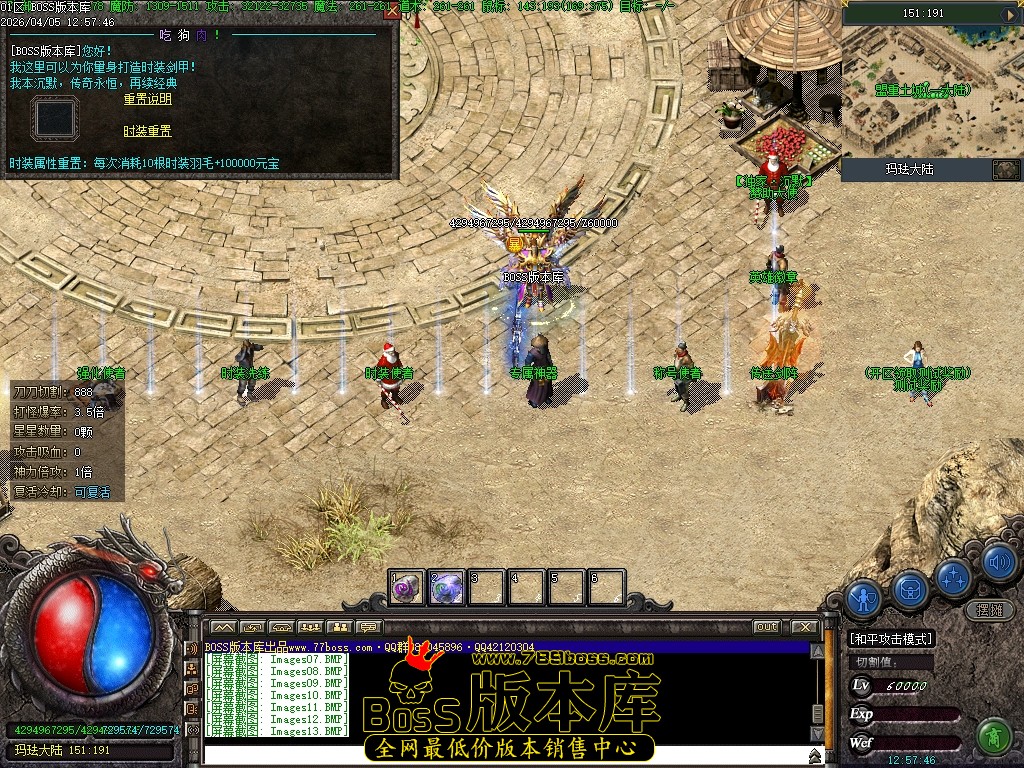This screenshot has width=1024, height=768.
Task: Close the NPC dialogue window
Action: click(x=392, y=11)
